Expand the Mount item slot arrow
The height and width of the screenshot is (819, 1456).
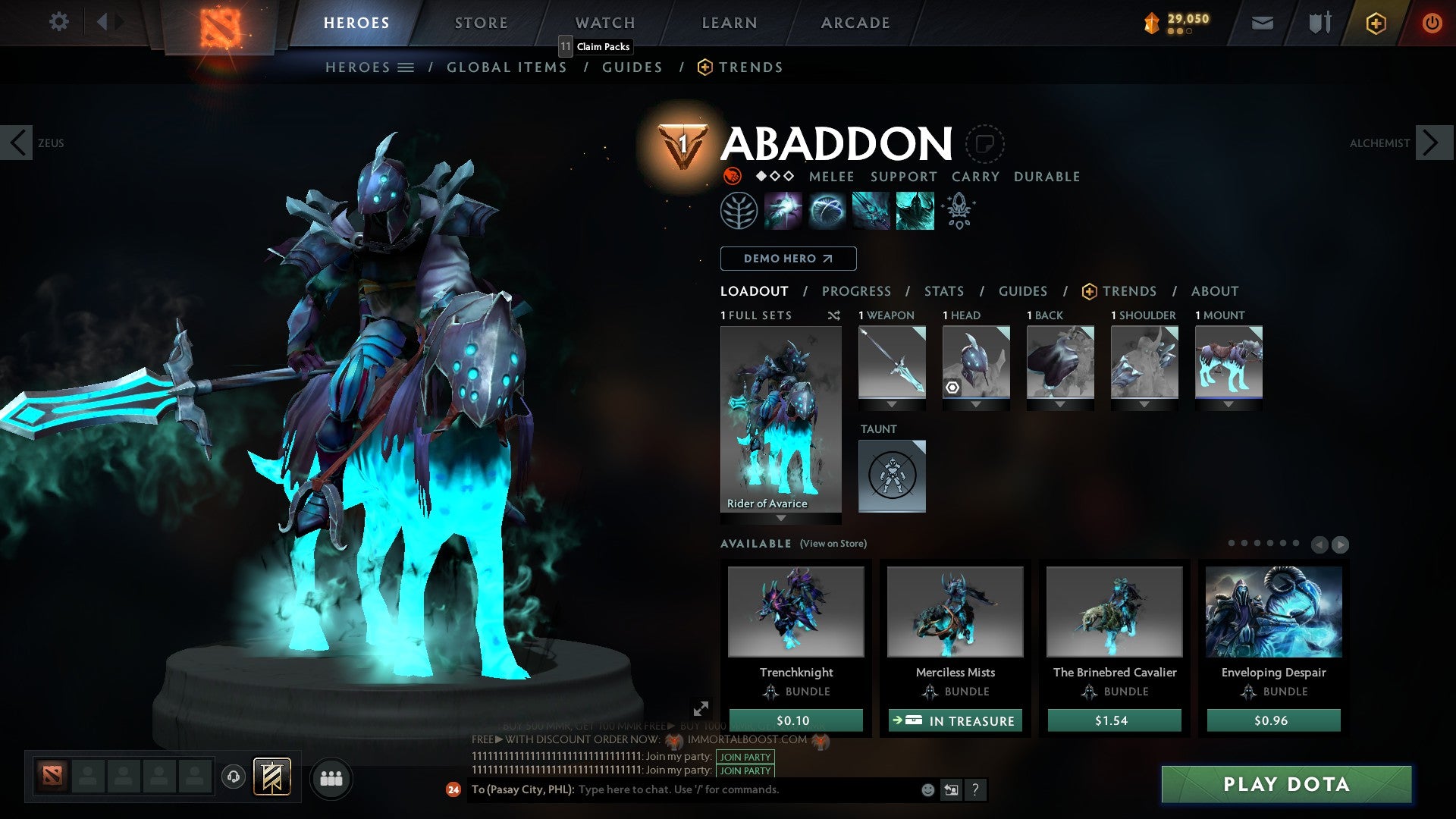1228,404
